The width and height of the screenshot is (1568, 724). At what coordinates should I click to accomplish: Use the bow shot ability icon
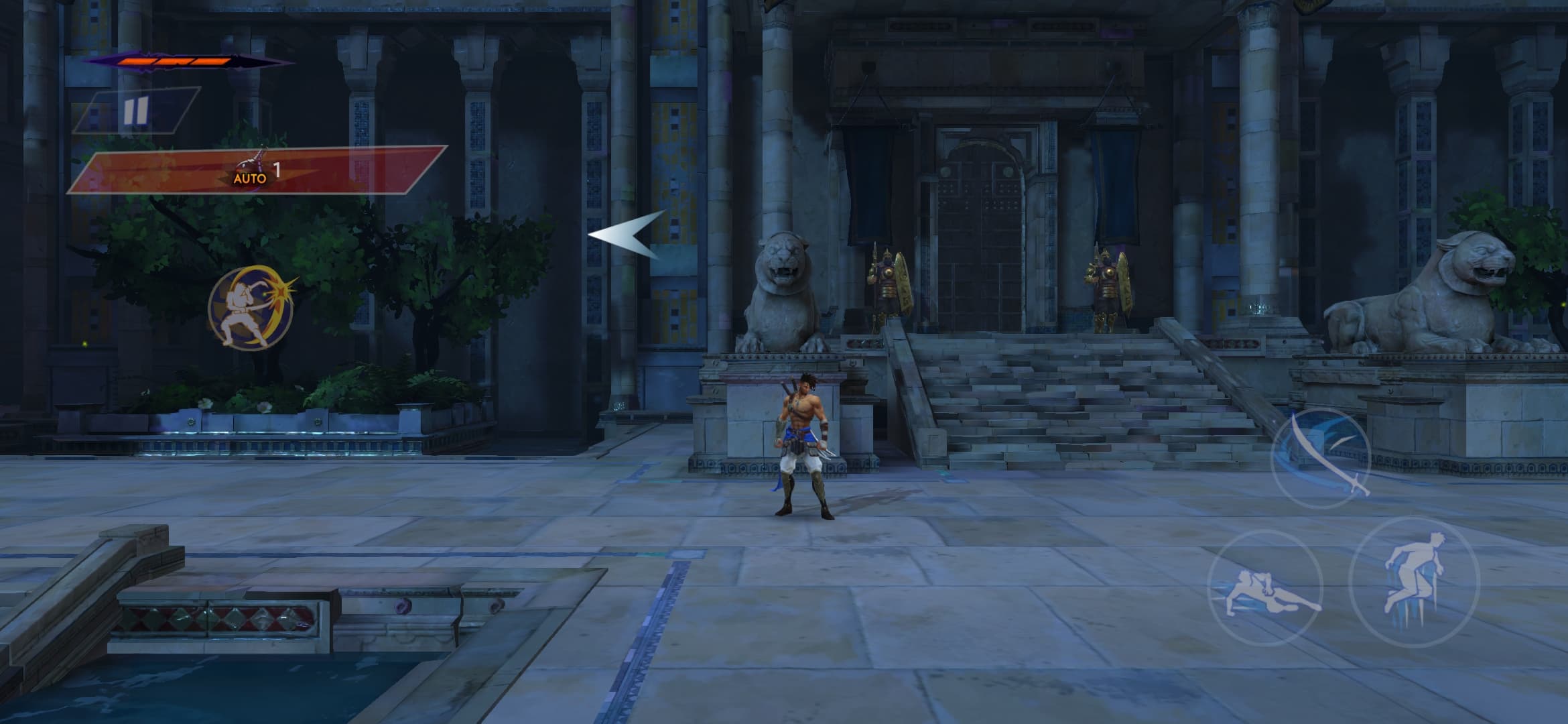coord(251,308)
